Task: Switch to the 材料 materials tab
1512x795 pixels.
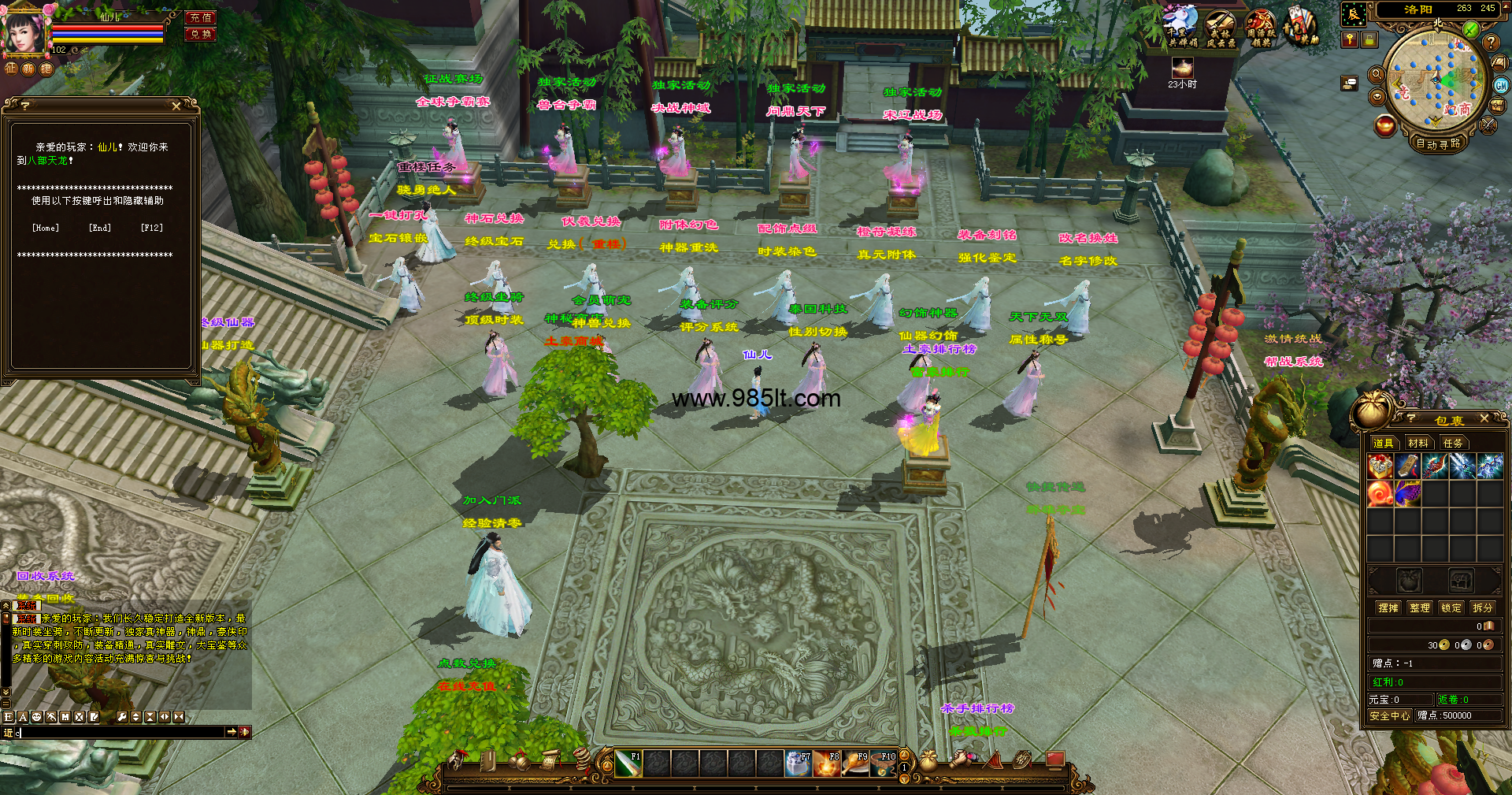Action: coord(1417,443)
